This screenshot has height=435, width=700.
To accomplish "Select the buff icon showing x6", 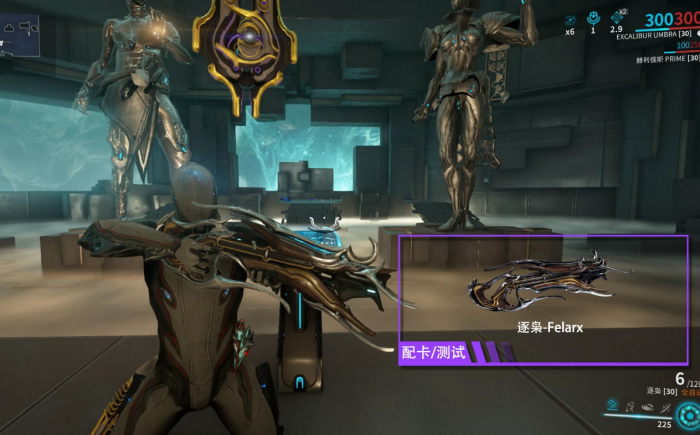I will pos(569,19).
